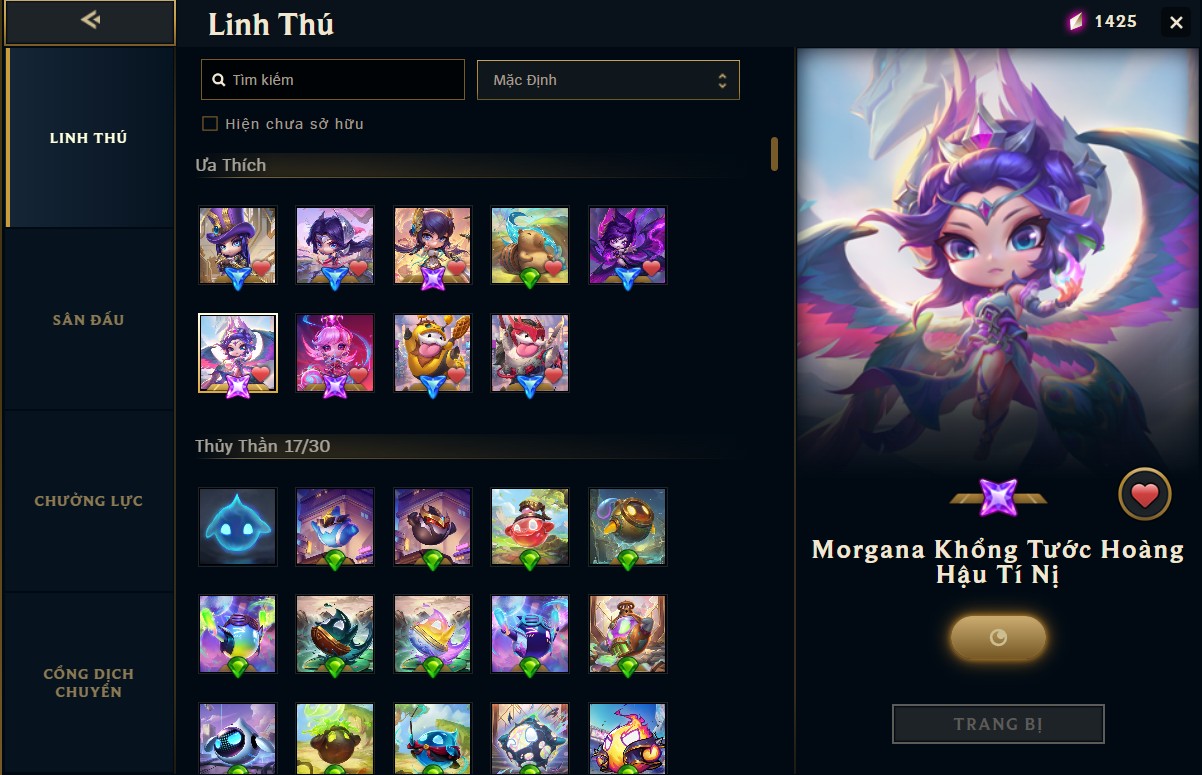Toggle the favorite heart on Morgana preview
The width and height of the screenshot is (1202, 775).
click(x=1144, y=494)
